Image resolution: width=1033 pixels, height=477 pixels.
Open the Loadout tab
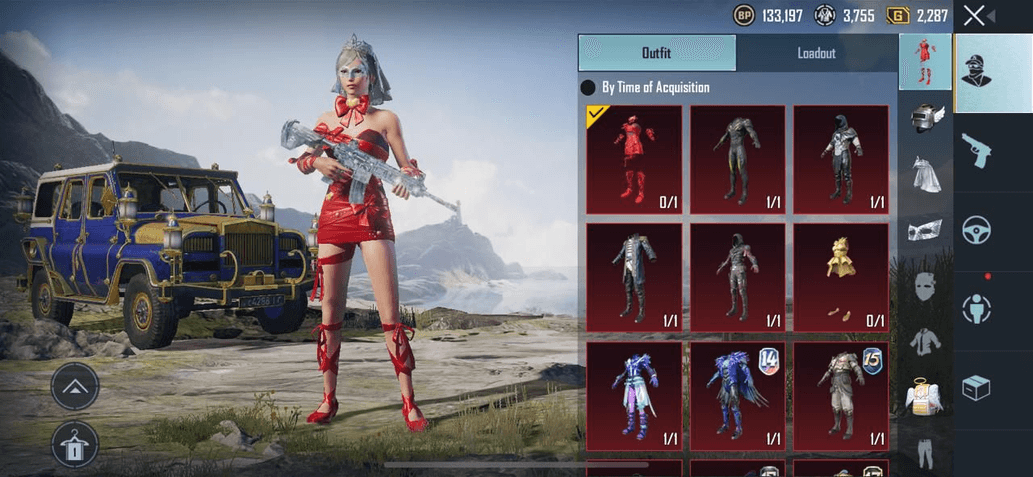click(816, 53)
